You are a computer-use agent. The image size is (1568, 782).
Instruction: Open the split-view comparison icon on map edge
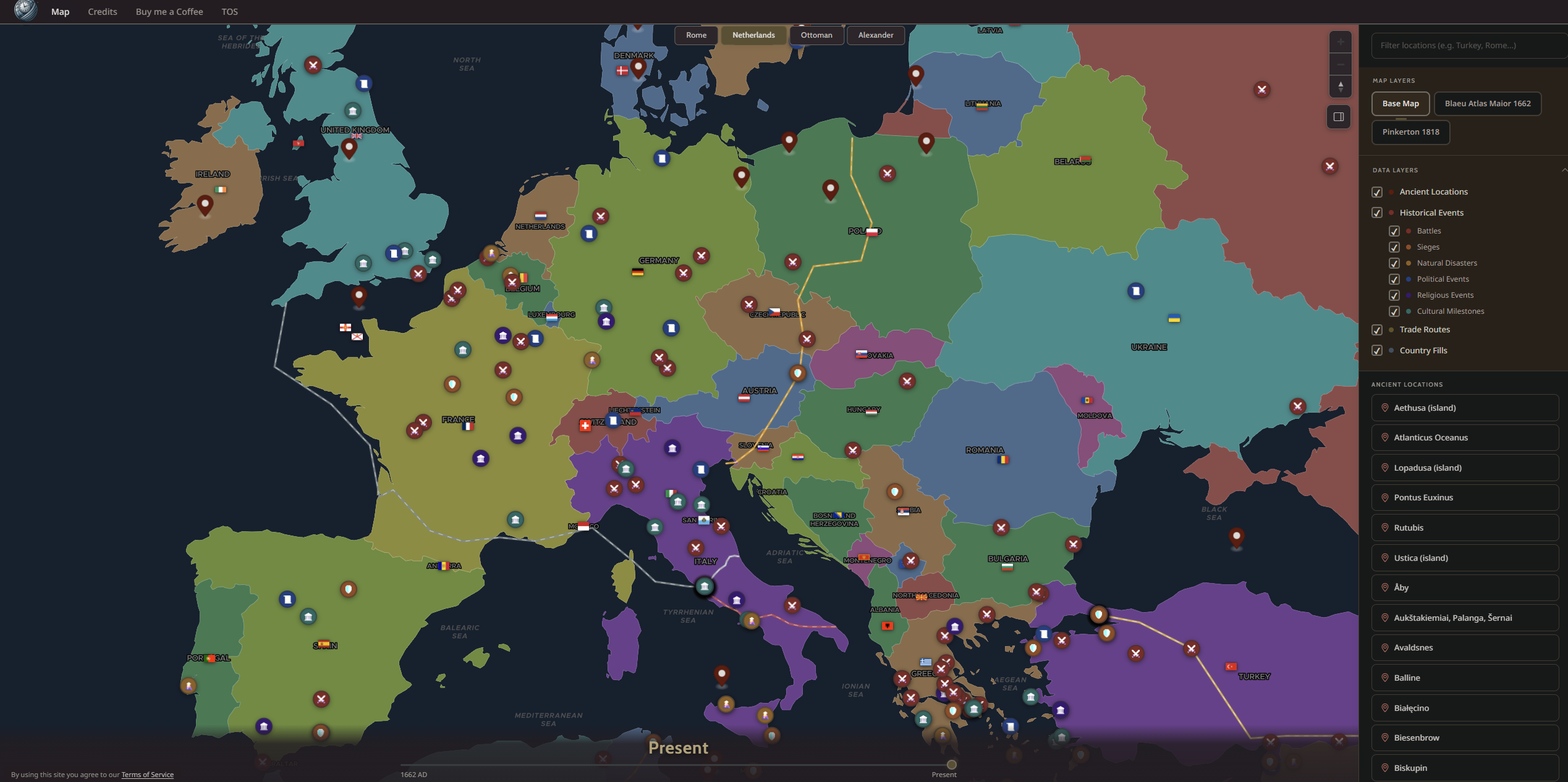pos(1339,116)
